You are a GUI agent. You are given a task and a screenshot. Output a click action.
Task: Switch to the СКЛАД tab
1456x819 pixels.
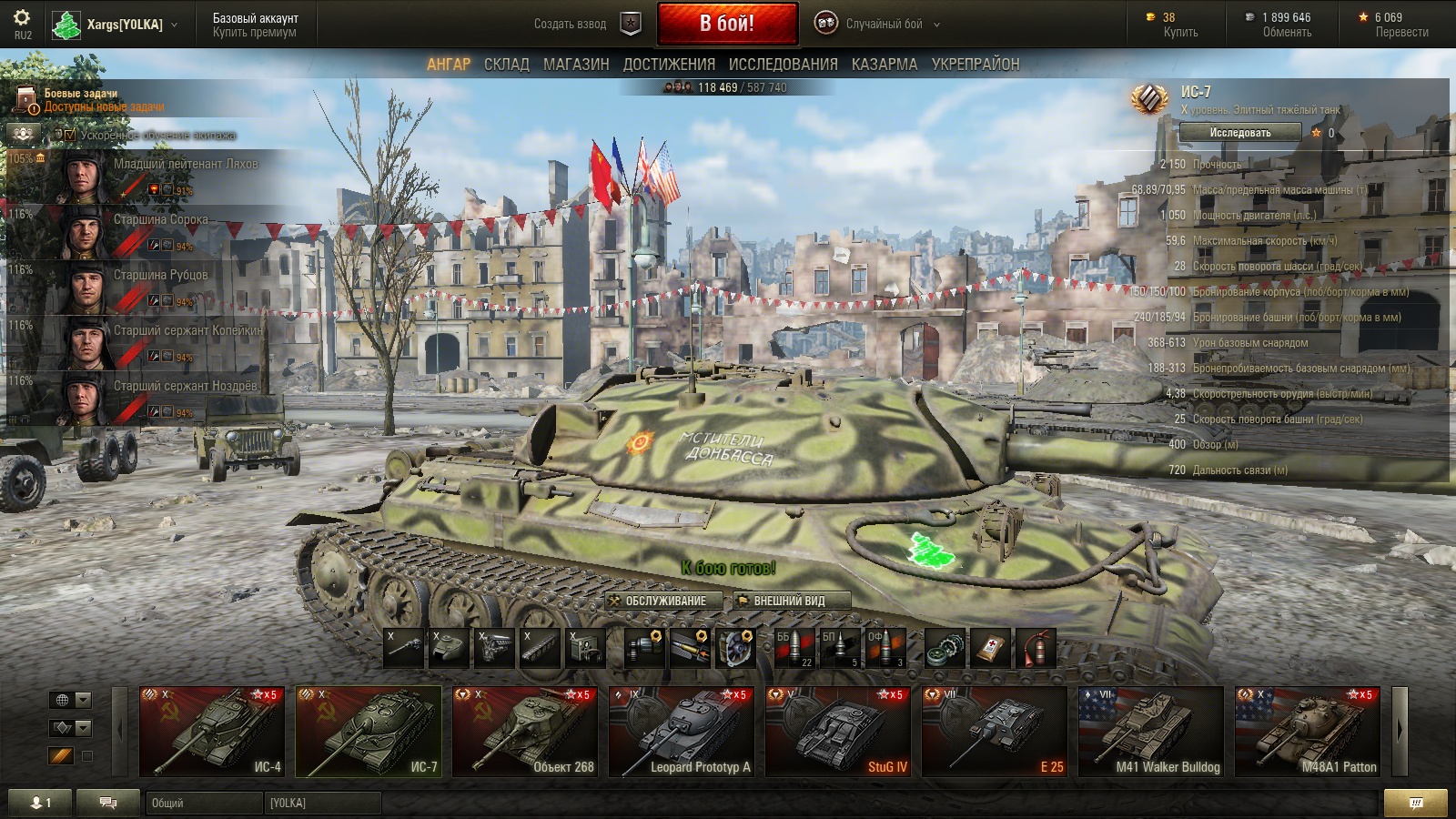coord(506,65)
